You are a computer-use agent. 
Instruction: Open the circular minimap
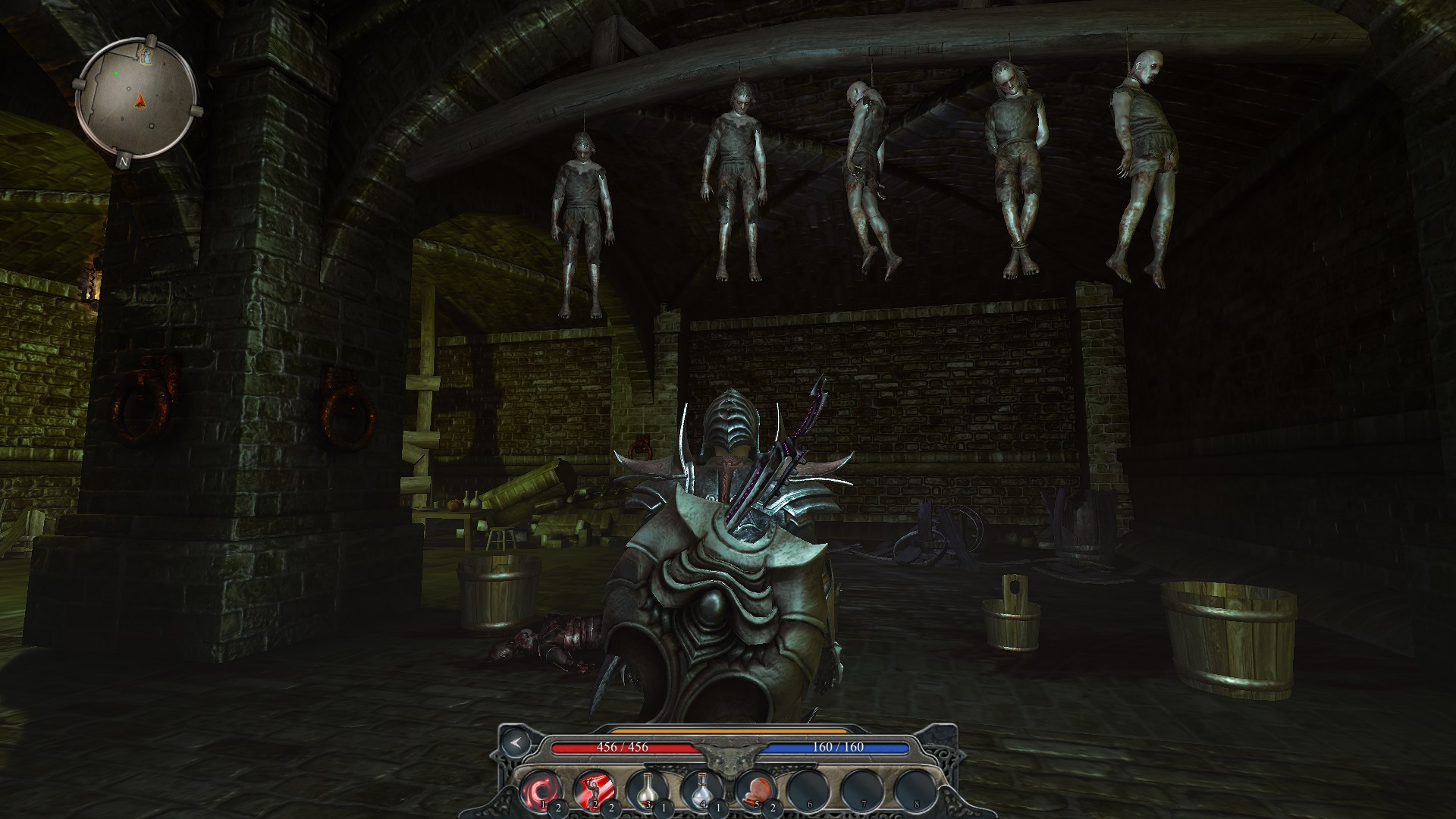[x=137, y=98]
